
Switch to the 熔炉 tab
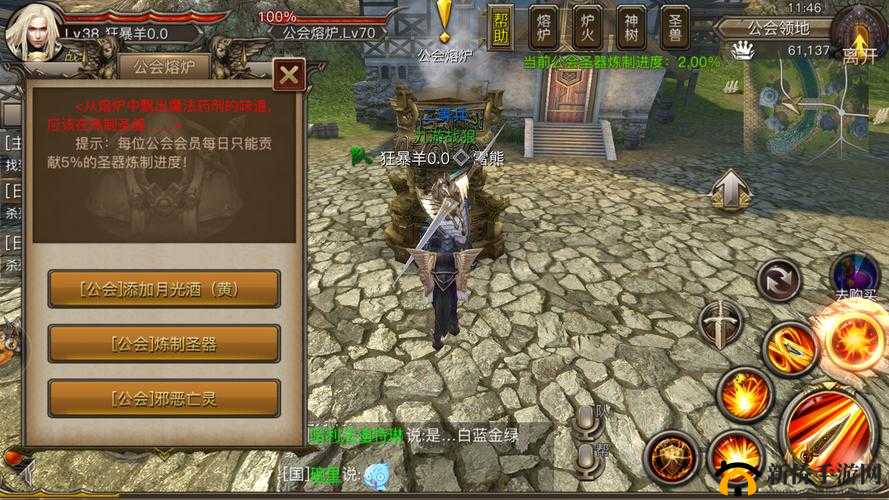pyautogui.click(x=546, y=28)
